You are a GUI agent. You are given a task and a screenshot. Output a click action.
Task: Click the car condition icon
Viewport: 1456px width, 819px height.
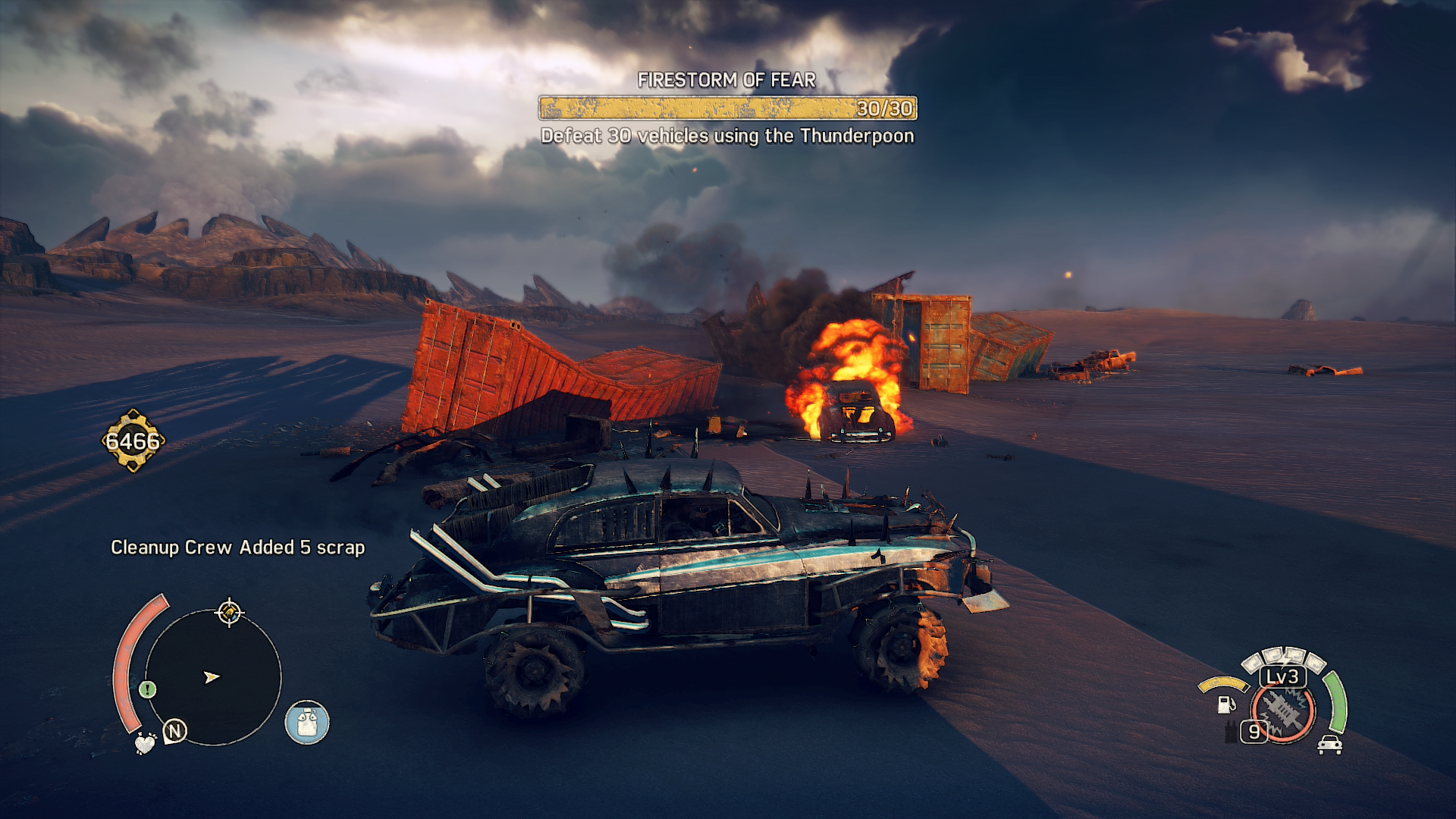tap(1329, 745)
